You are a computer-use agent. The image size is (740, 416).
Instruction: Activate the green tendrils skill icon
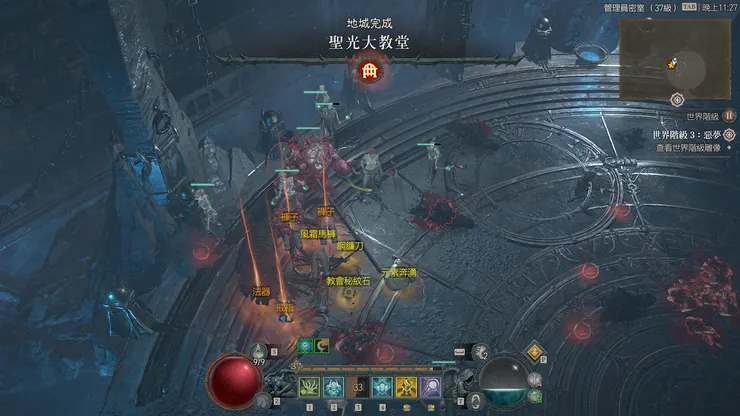tap(309, 386)
